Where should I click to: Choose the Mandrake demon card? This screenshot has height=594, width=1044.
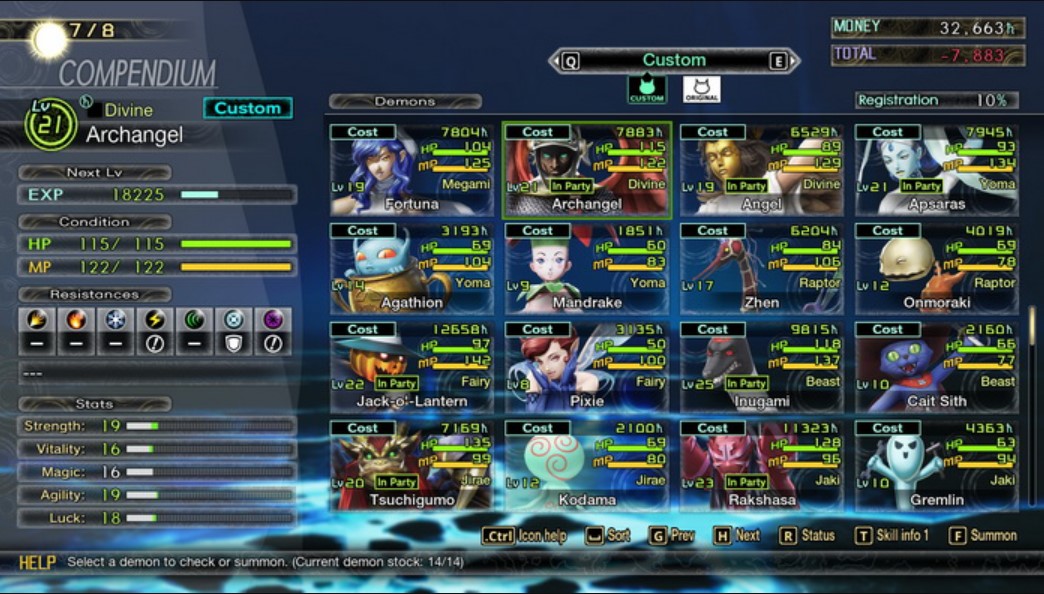(587, 268)
